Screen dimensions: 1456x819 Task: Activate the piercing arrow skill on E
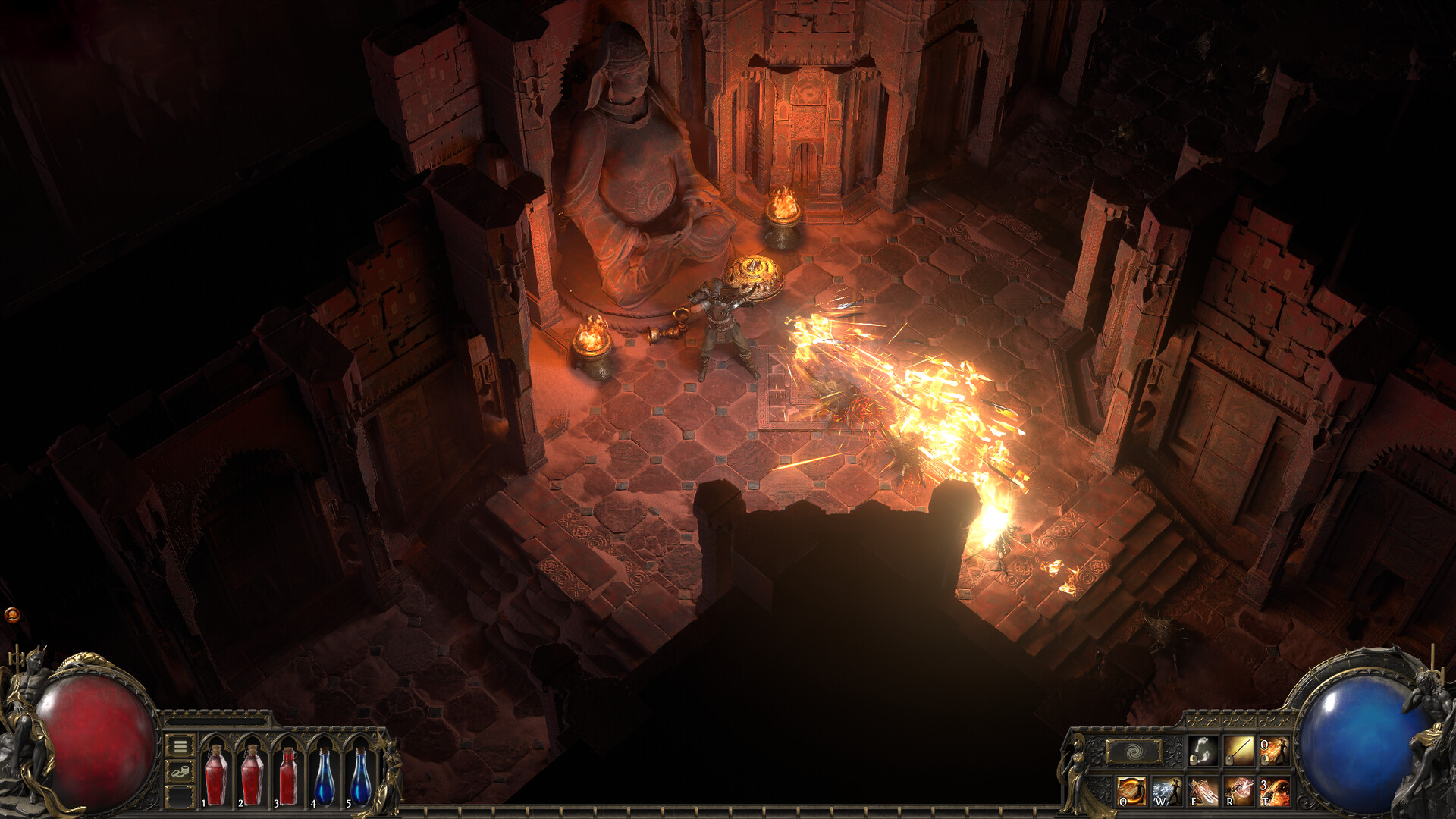(x=1203, y=792)
